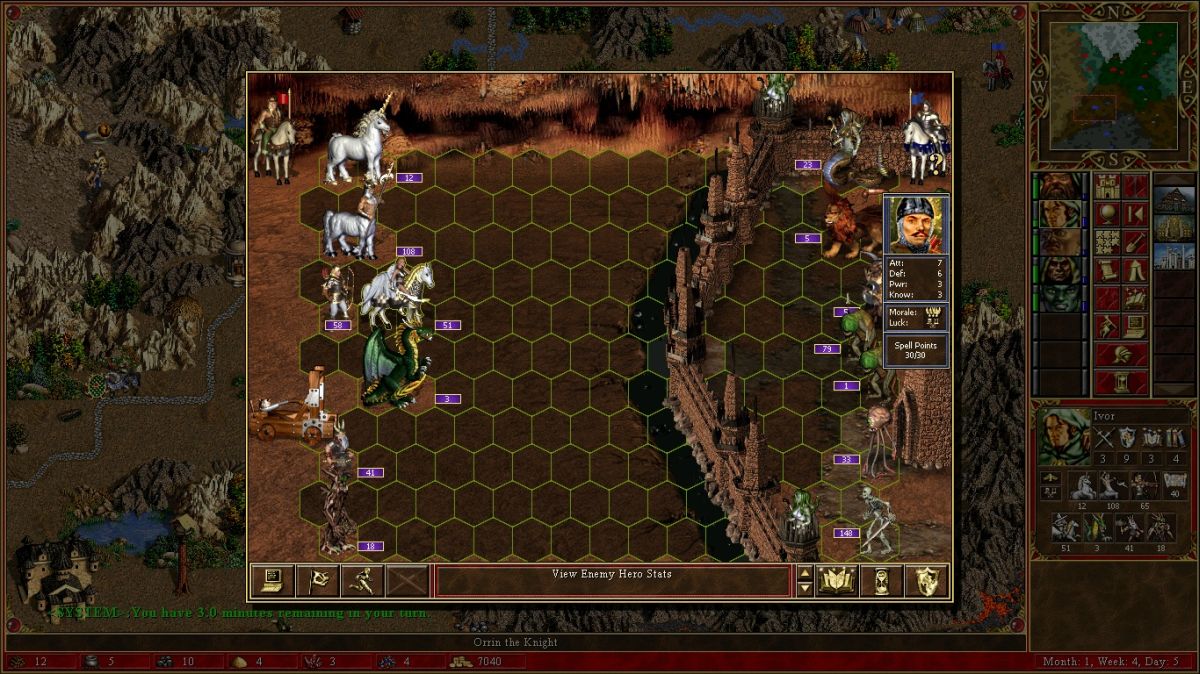Click the combat log down arrow
This screenshot has height=674, width=1200.
point(804,588)
